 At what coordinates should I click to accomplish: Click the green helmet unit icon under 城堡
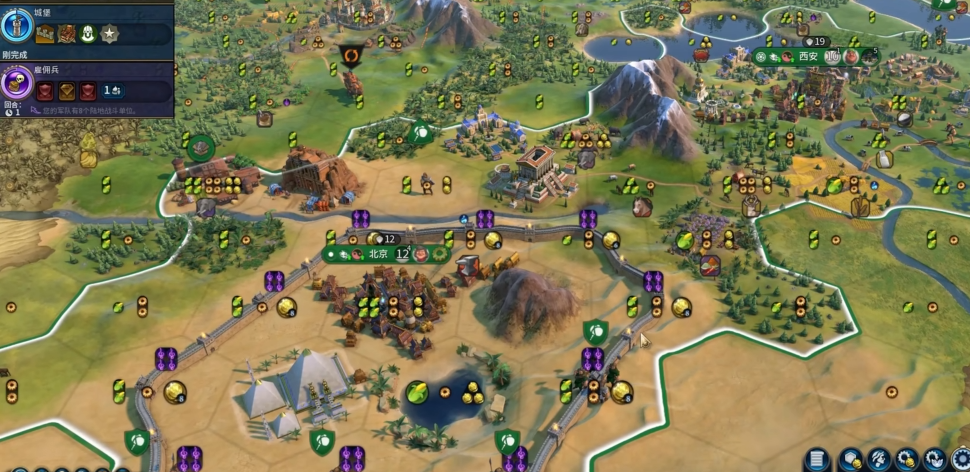(x=87, y=34)
